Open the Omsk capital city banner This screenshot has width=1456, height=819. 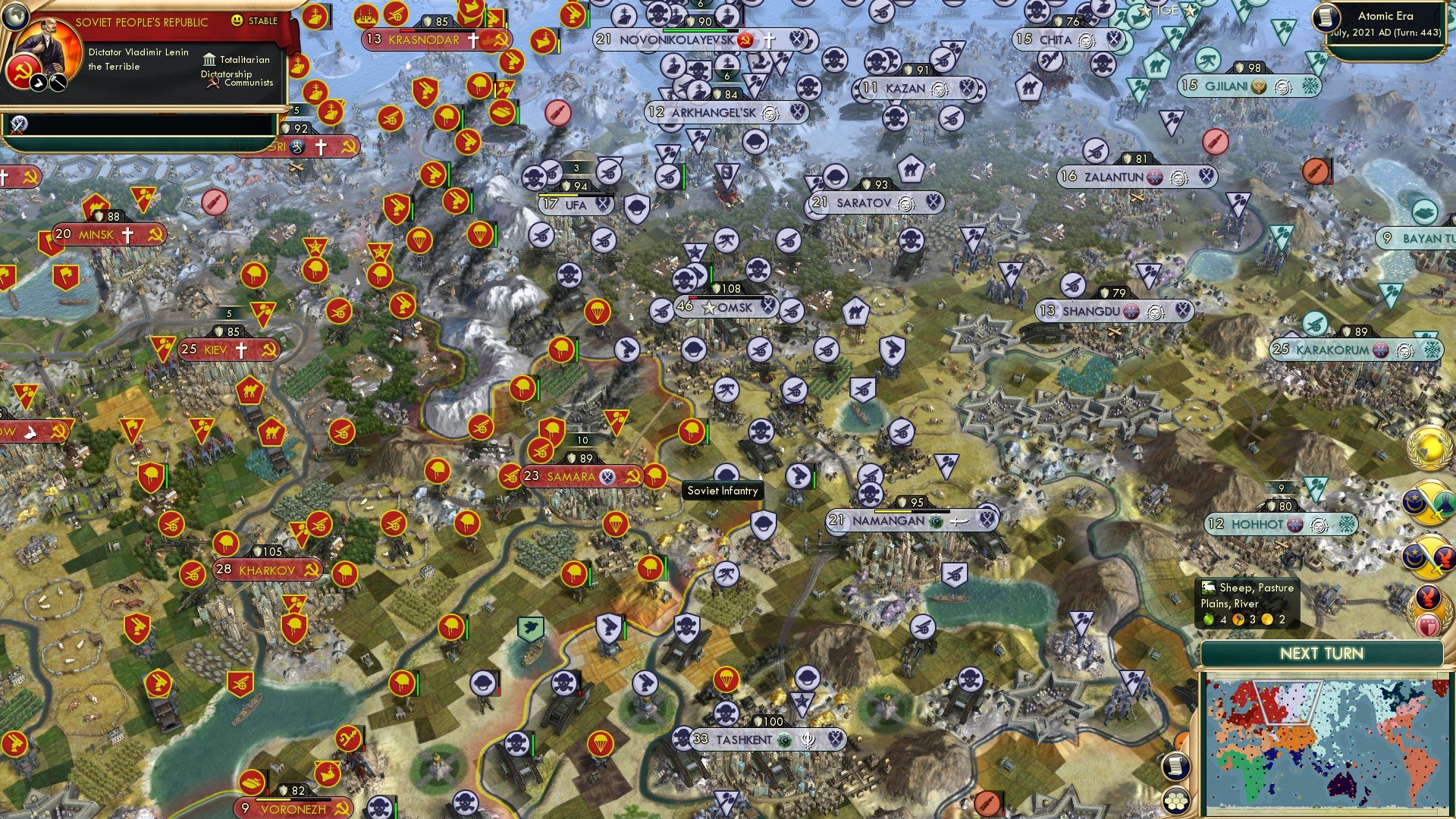tap(726, 308)
